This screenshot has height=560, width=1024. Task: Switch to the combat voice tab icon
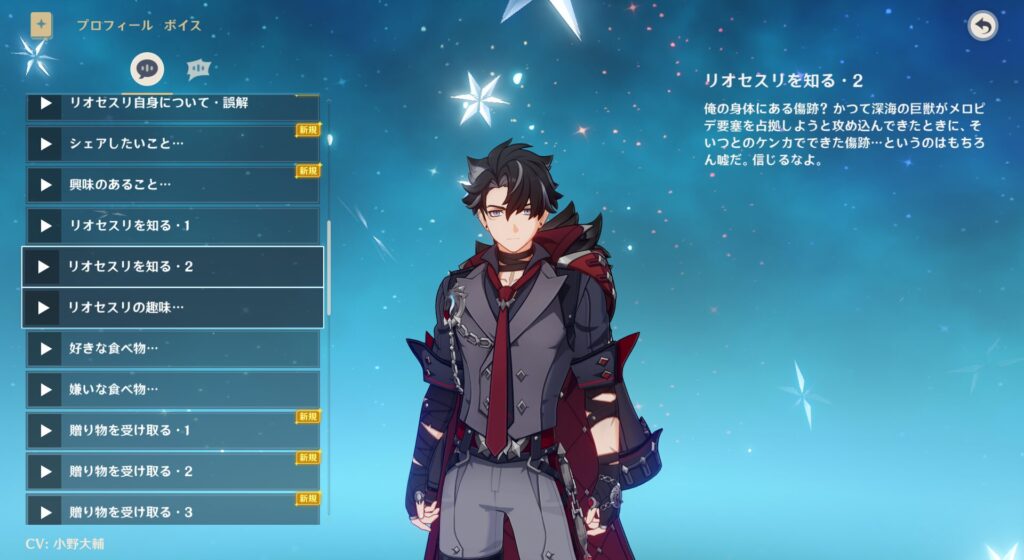point(199,69)
